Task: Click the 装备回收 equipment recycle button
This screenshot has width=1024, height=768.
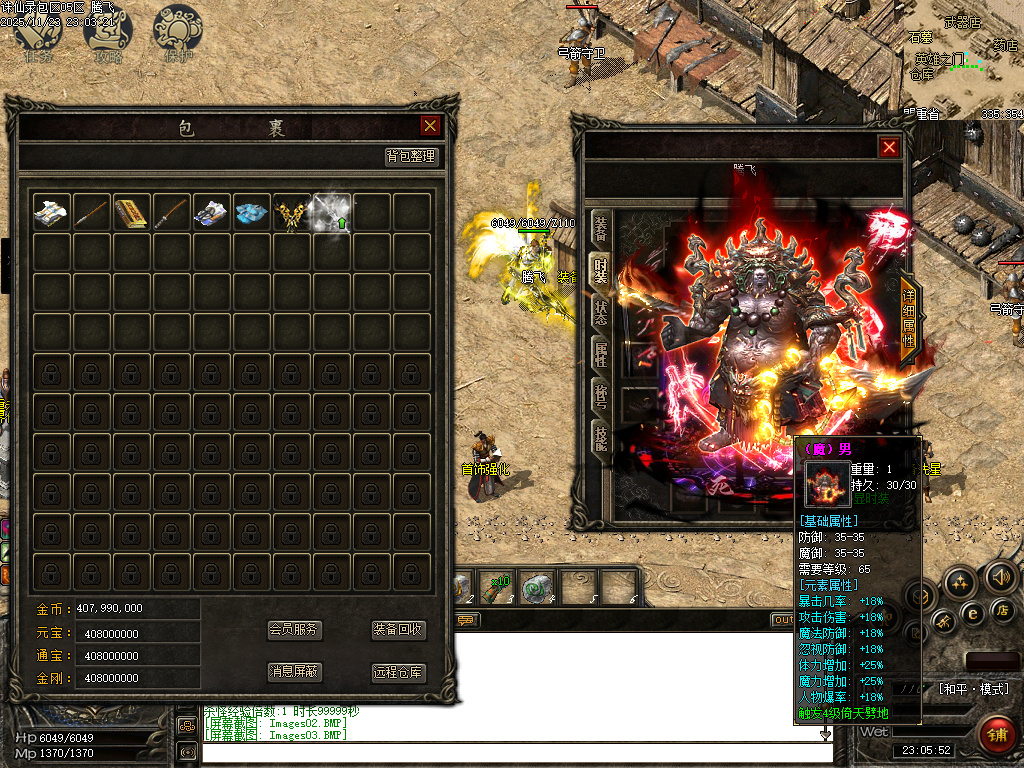Action: 399,630
